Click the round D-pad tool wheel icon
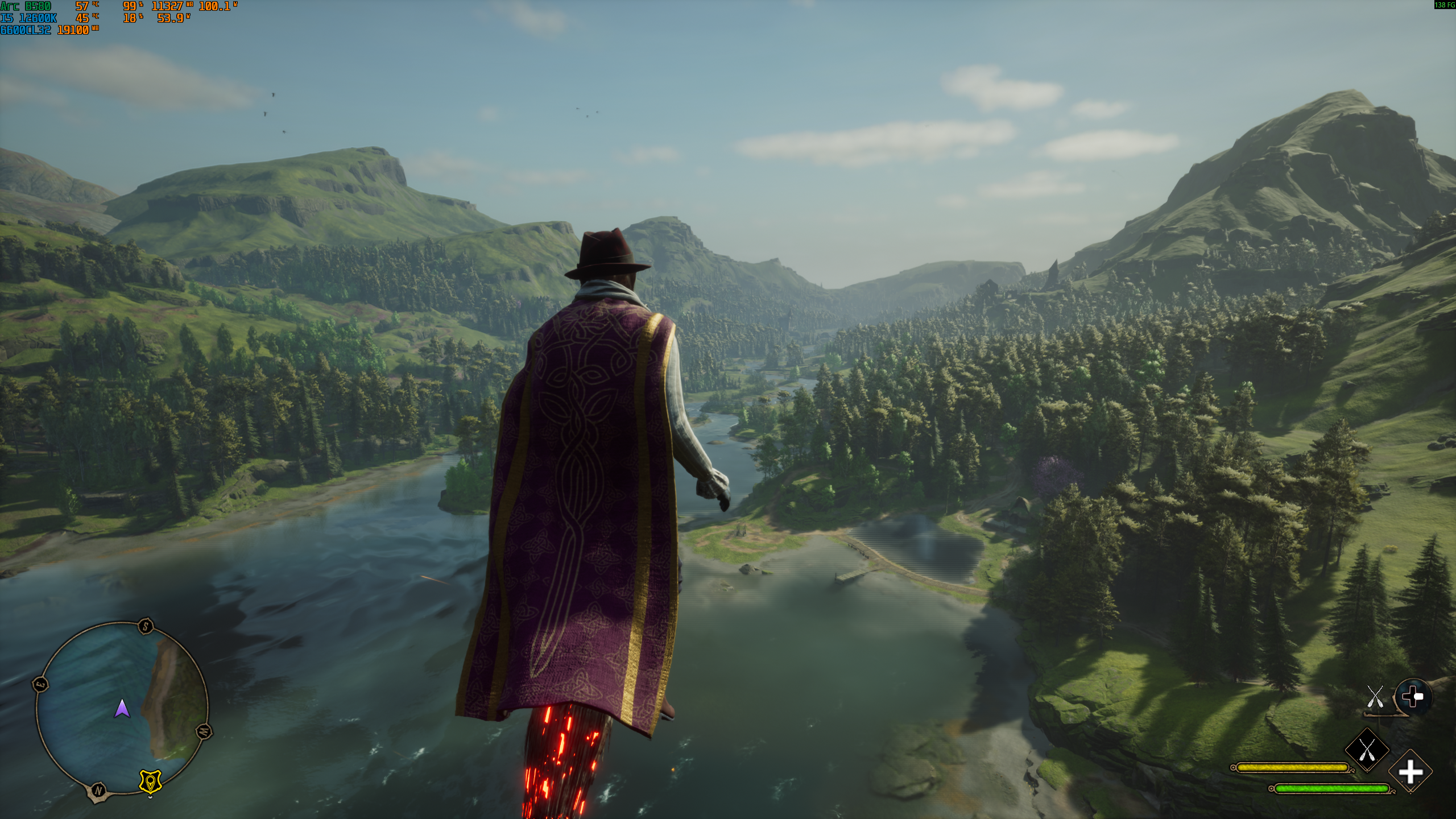 (1413, 697)
